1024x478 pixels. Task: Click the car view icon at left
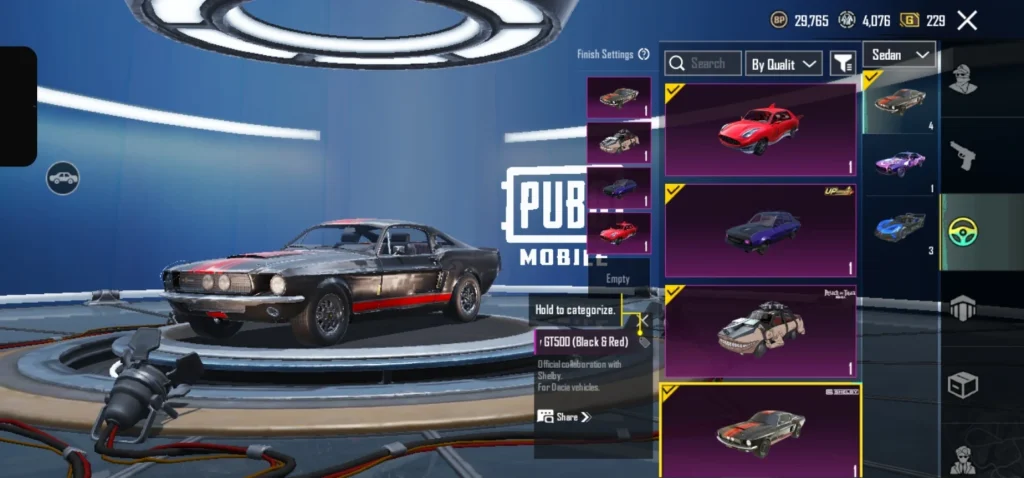pos(63,178)
